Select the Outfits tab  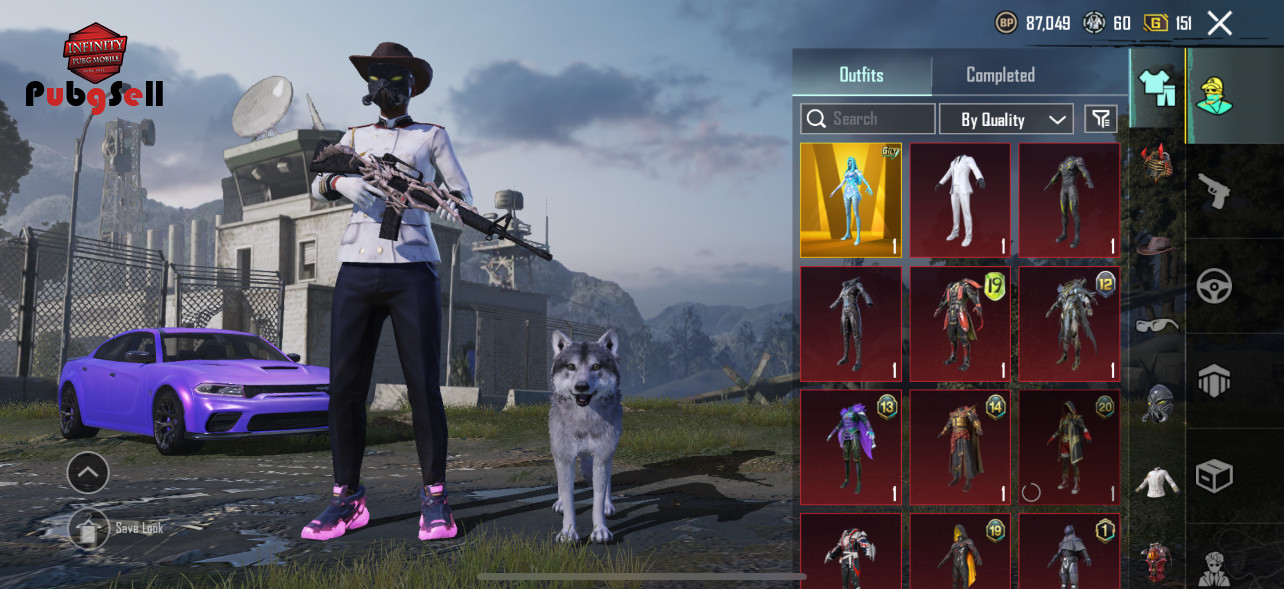tap(861, 75)
